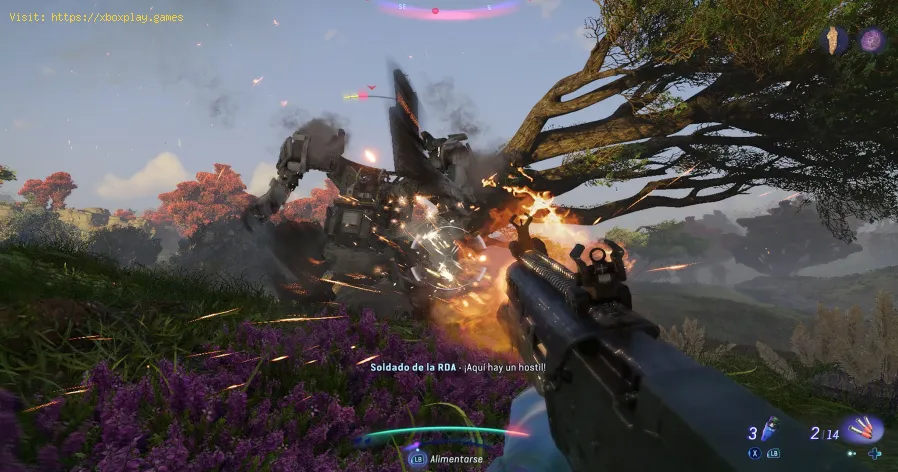The width and height of the screenshot is (898, 472).
Task: Click the blue plus weapon-wheel icon
Action: coord(876,453)
